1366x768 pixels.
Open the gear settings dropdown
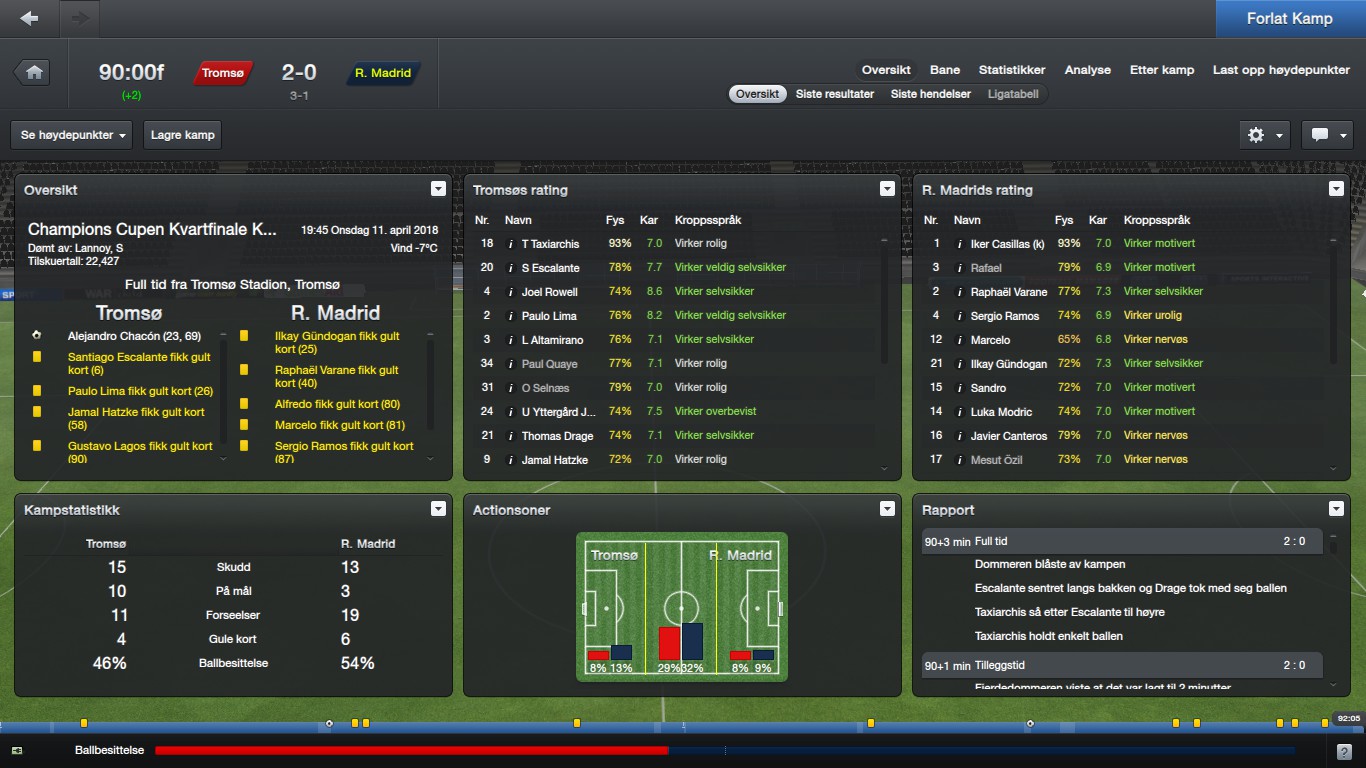pos(1264,135)
